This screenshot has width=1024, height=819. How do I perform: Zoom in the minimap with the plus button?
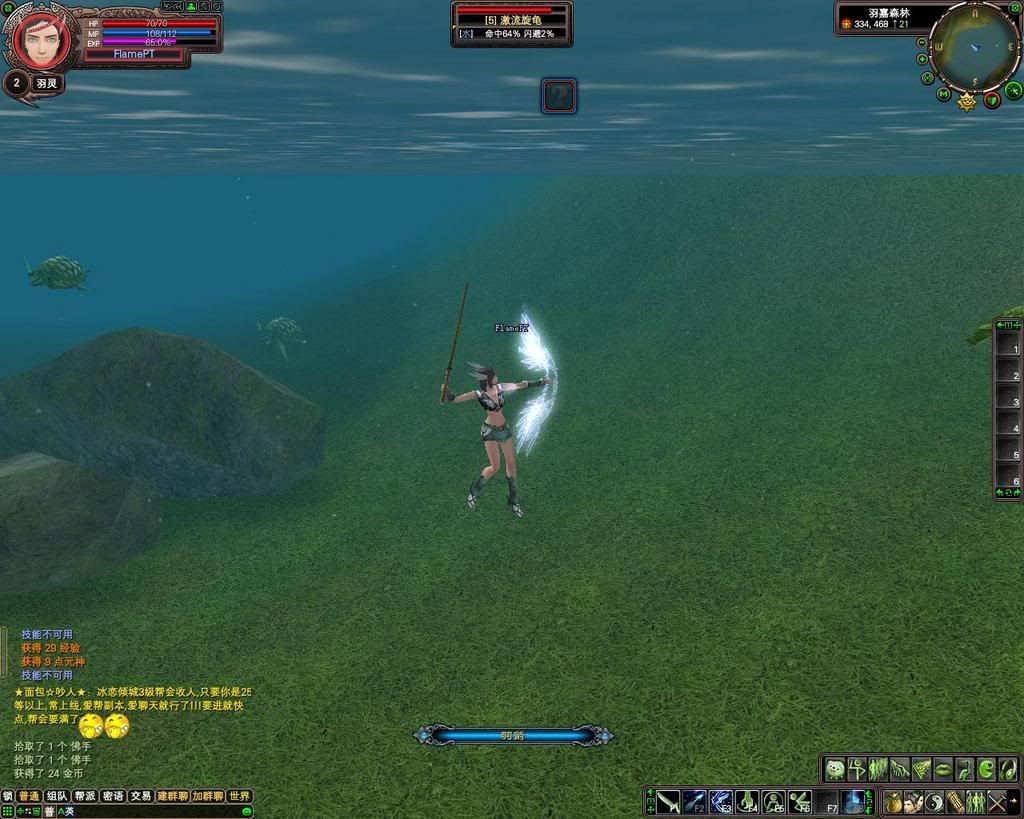point(922,59)
